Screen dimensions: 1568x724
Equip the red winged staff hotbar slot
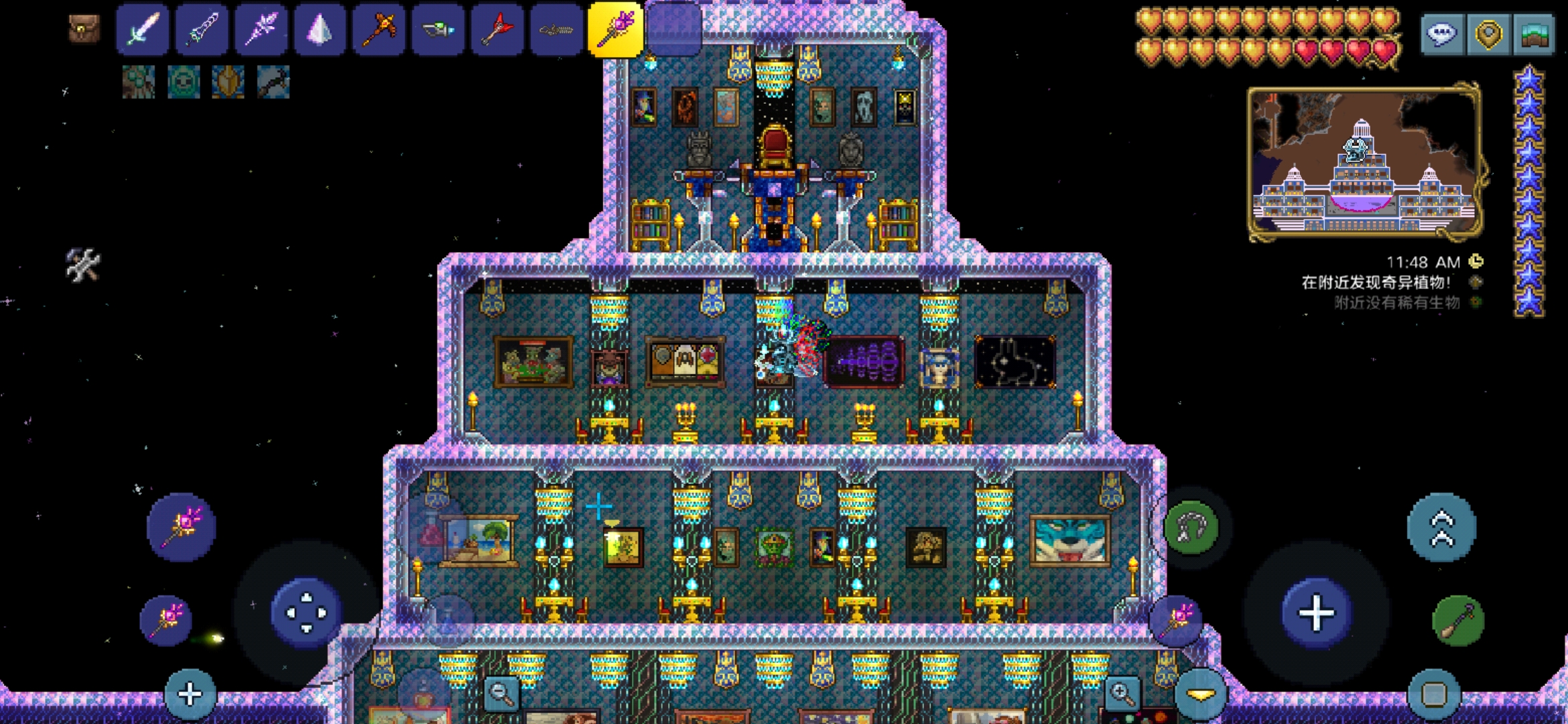coord(497,29)
